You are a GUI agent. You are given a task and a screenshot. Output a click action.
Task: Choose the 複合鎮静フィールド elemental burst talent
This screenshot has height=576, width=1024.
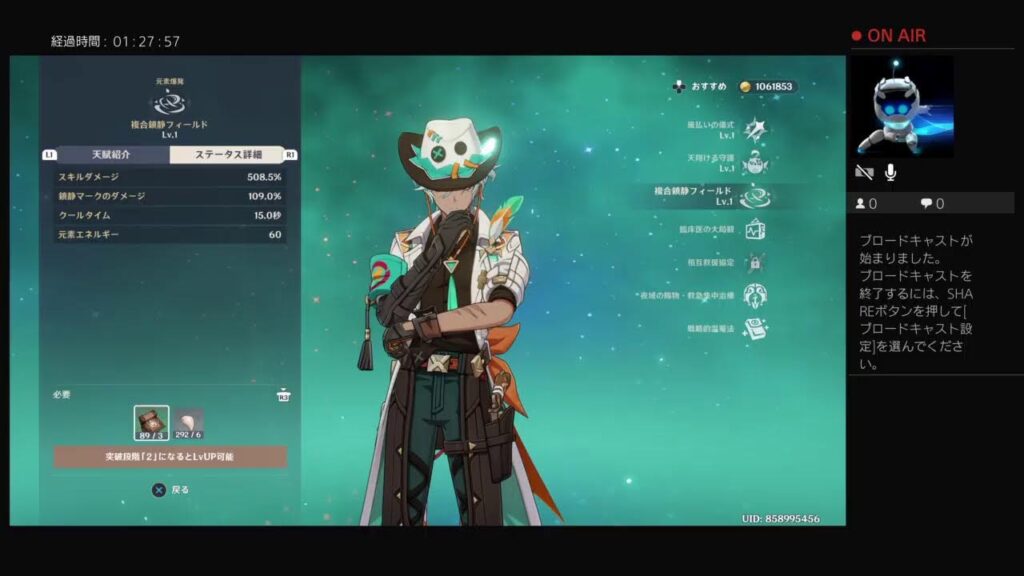pyautogui.click(x=755, y=196)
